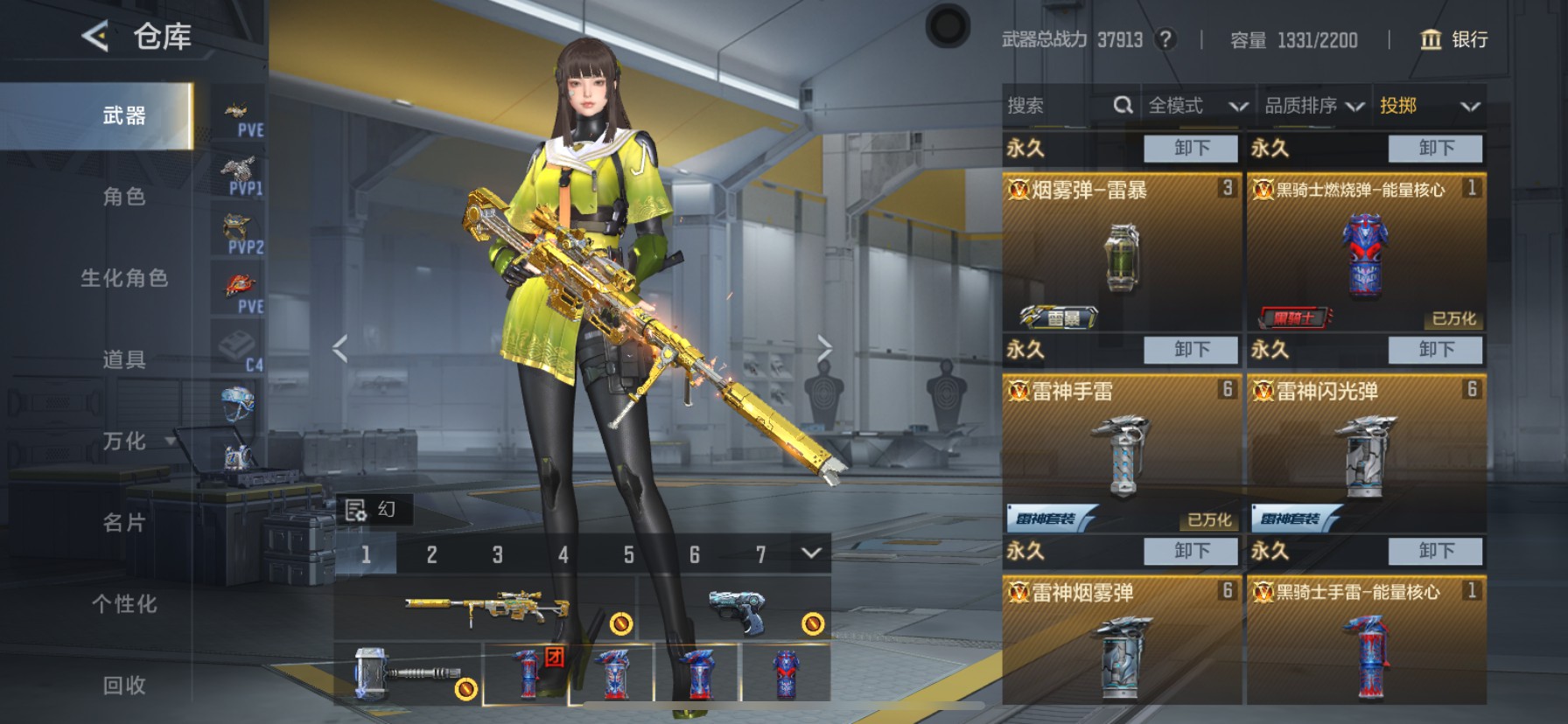Open the 银行 bank

[1453, 39]
